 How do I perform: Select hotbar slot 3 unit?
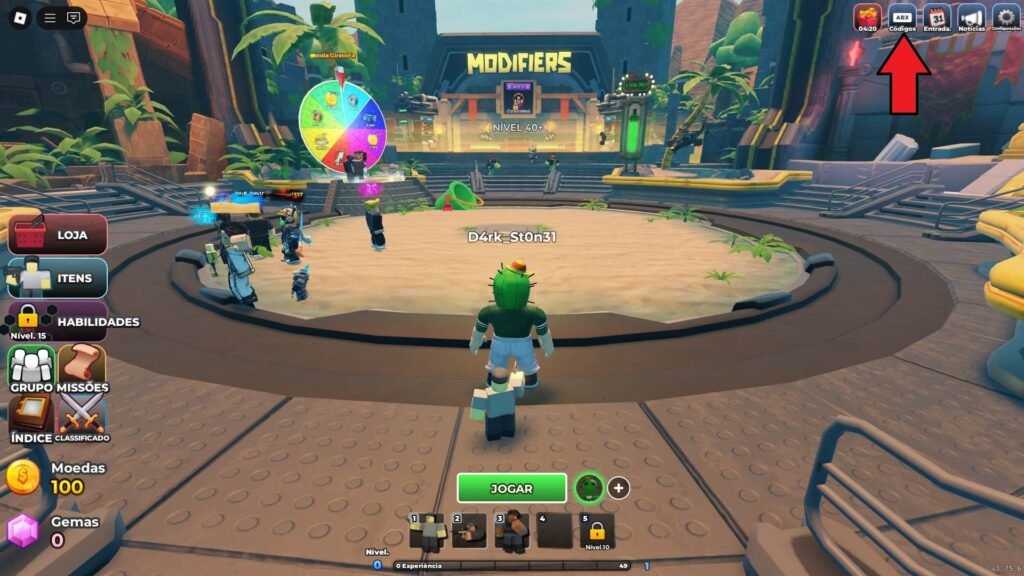pyautogui.click(x=513, y=531)
